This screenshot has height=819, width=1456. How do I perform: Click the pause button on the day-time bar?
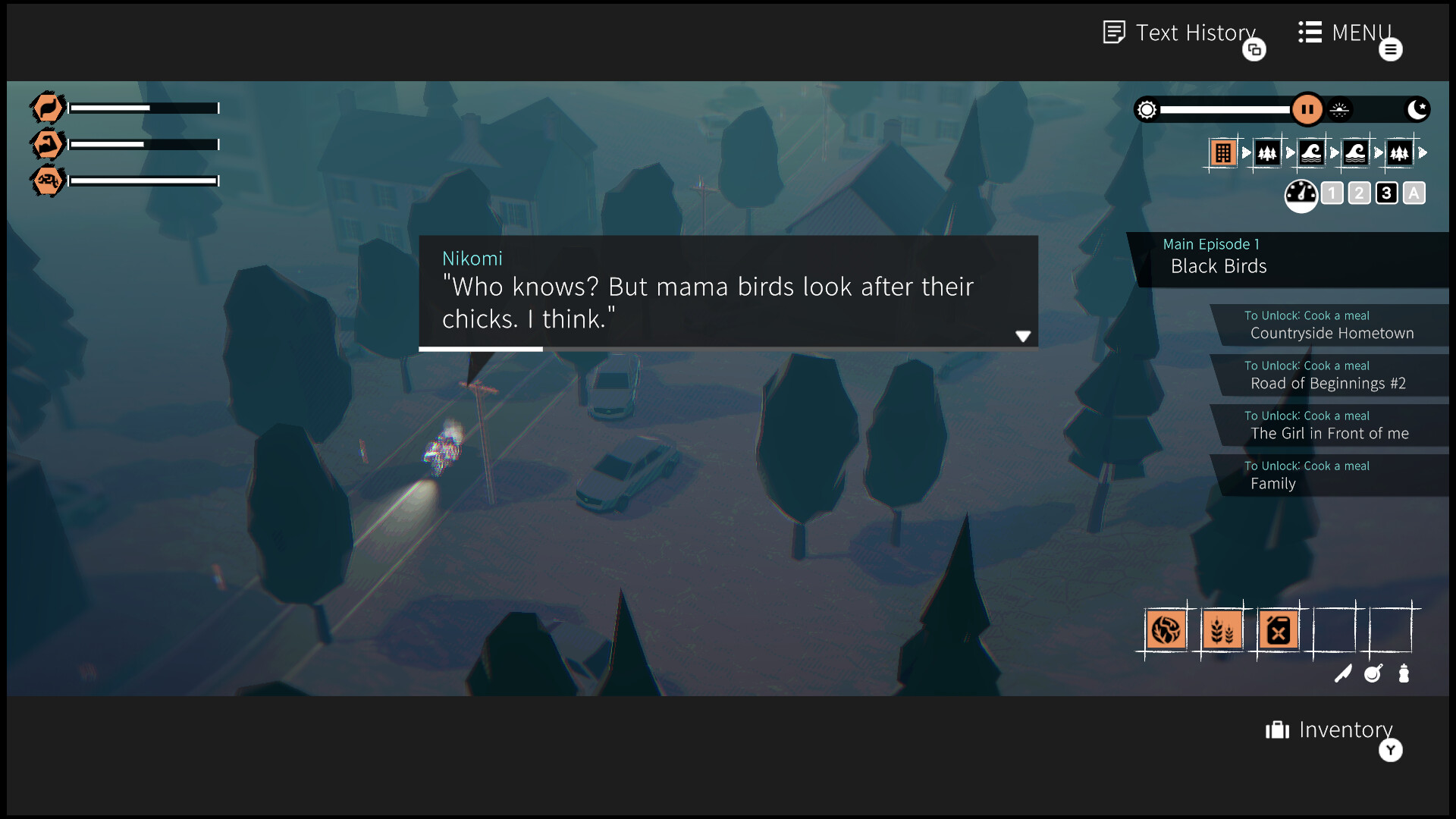click(1307, 109)
